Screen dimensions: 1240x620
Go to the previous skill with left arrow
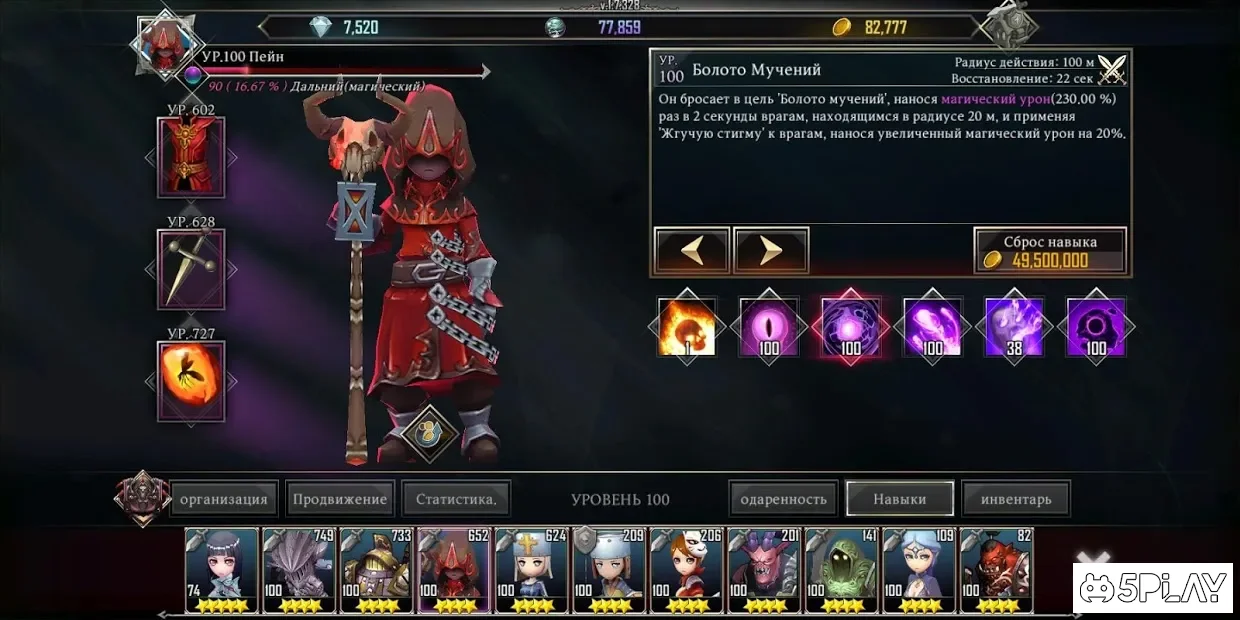coord(691,251)
